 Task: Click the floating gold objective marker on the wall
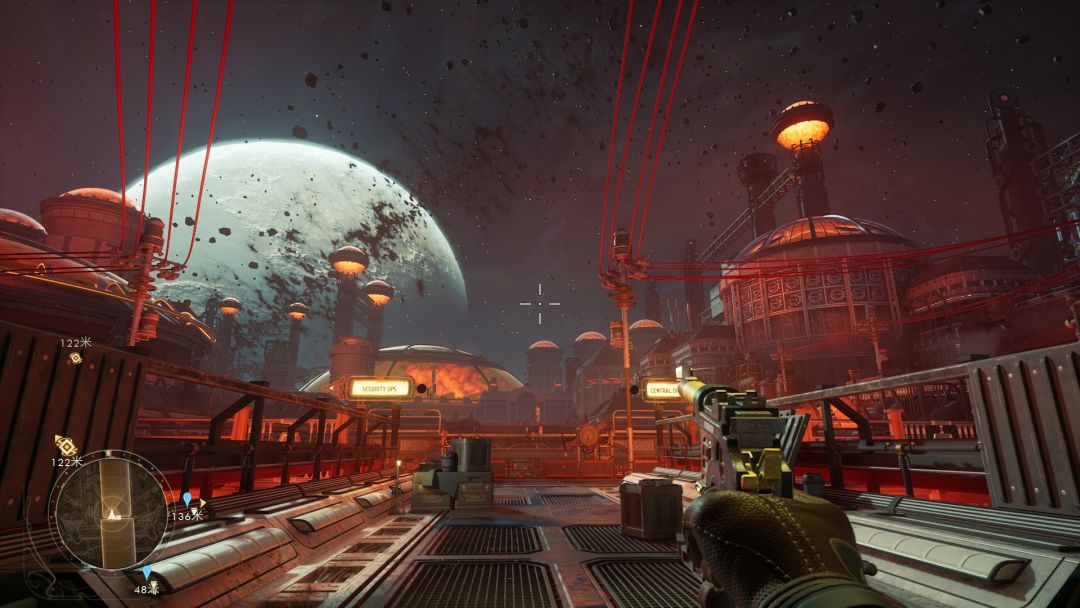point(74,358)
